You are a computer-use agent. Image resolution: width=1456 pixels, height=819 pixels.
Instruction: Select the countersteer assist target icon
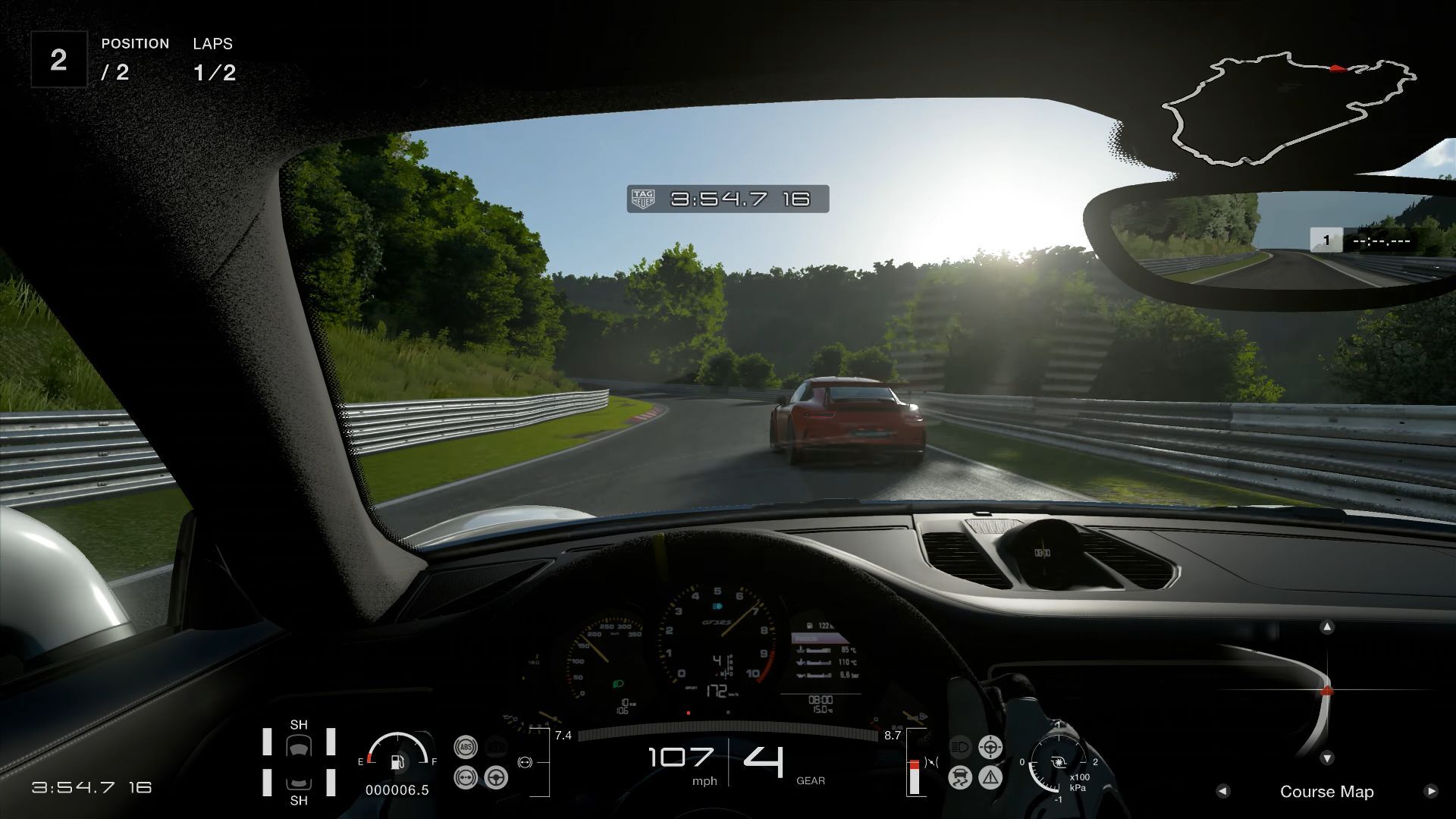point(990,747)
